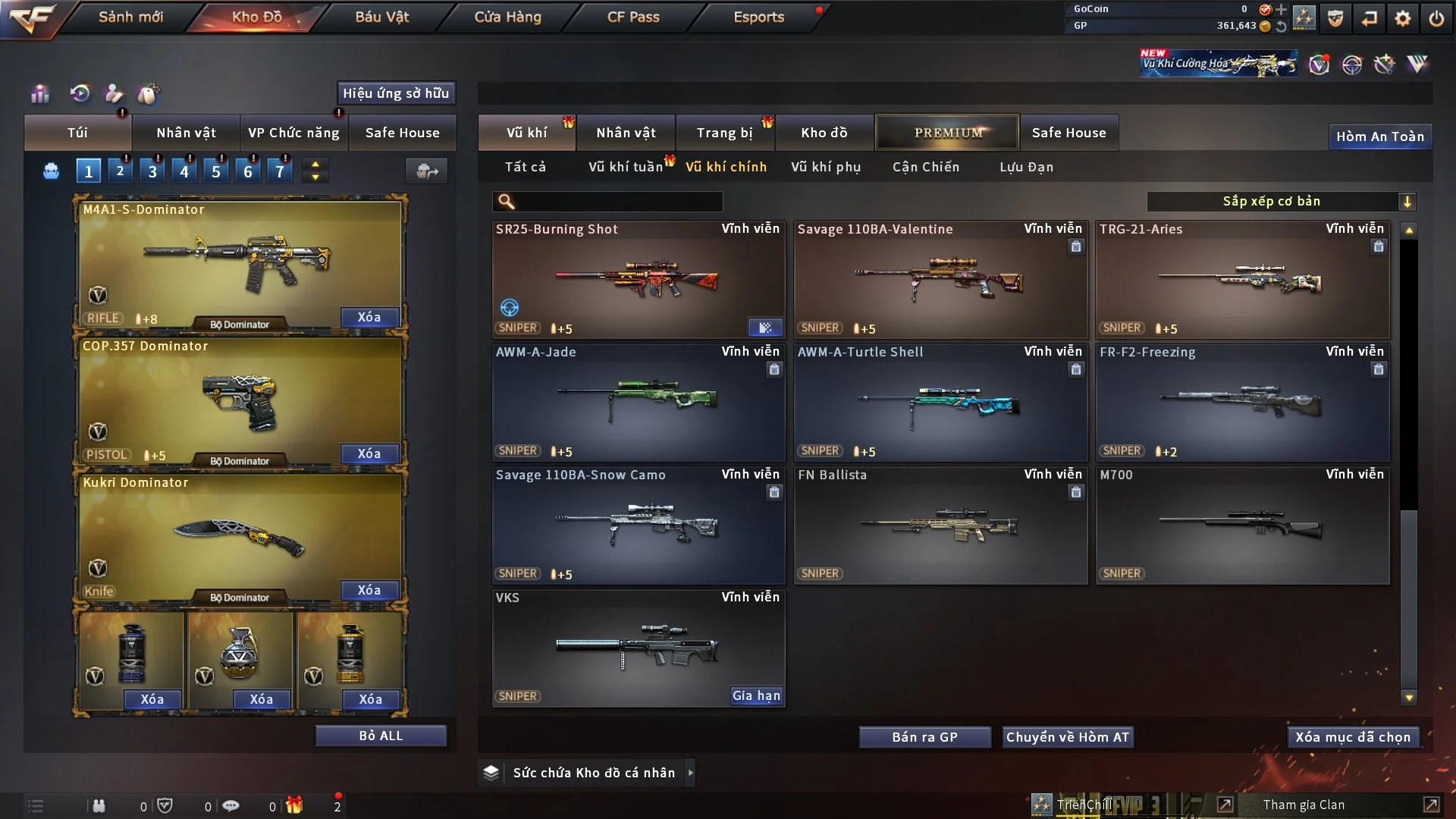Open the Sắp xếp cơ bản dropdown

coord(1281,201)
